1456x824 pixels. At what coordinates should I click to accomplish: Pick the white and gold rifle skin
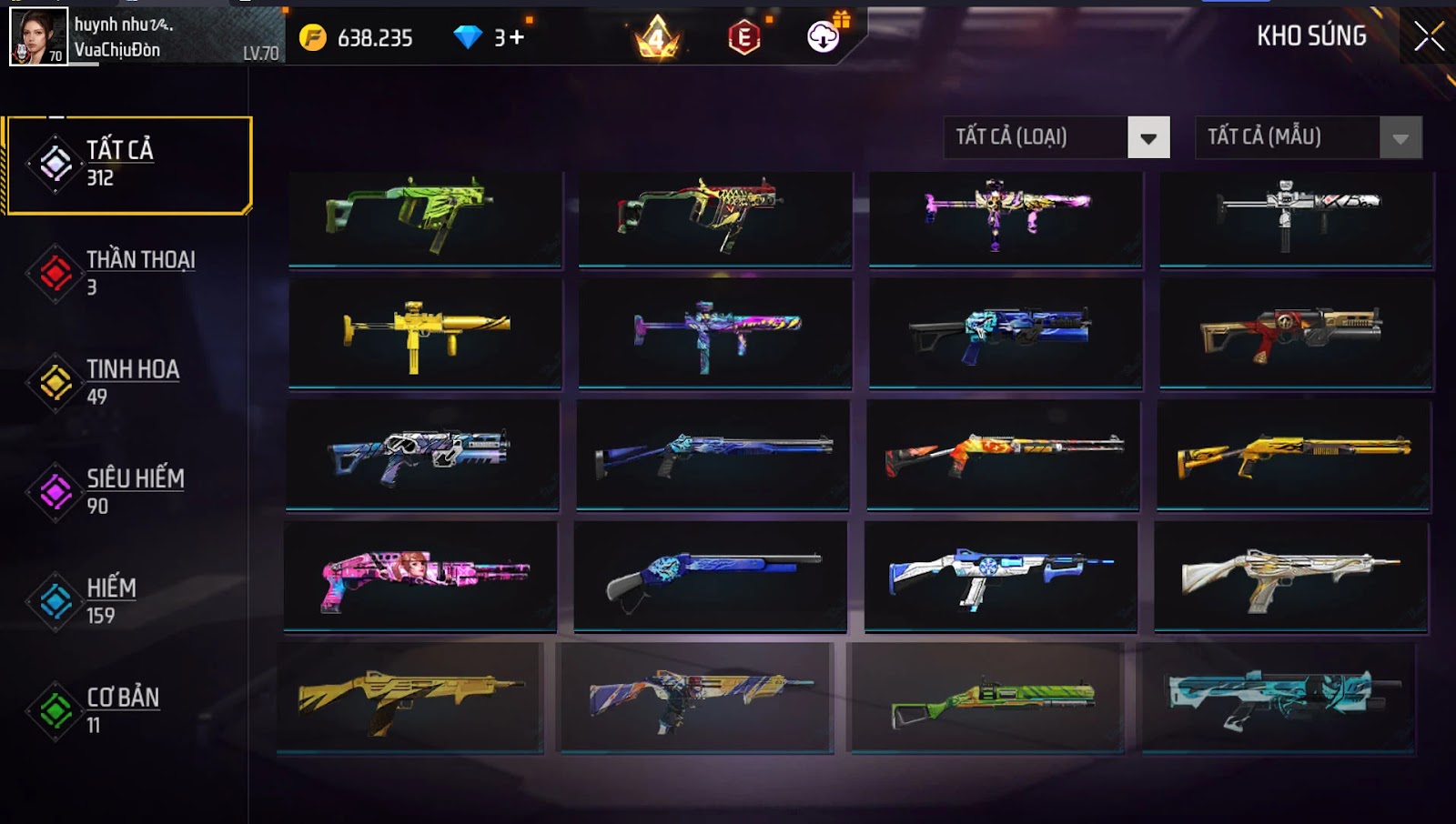[x=1290, y=576]
